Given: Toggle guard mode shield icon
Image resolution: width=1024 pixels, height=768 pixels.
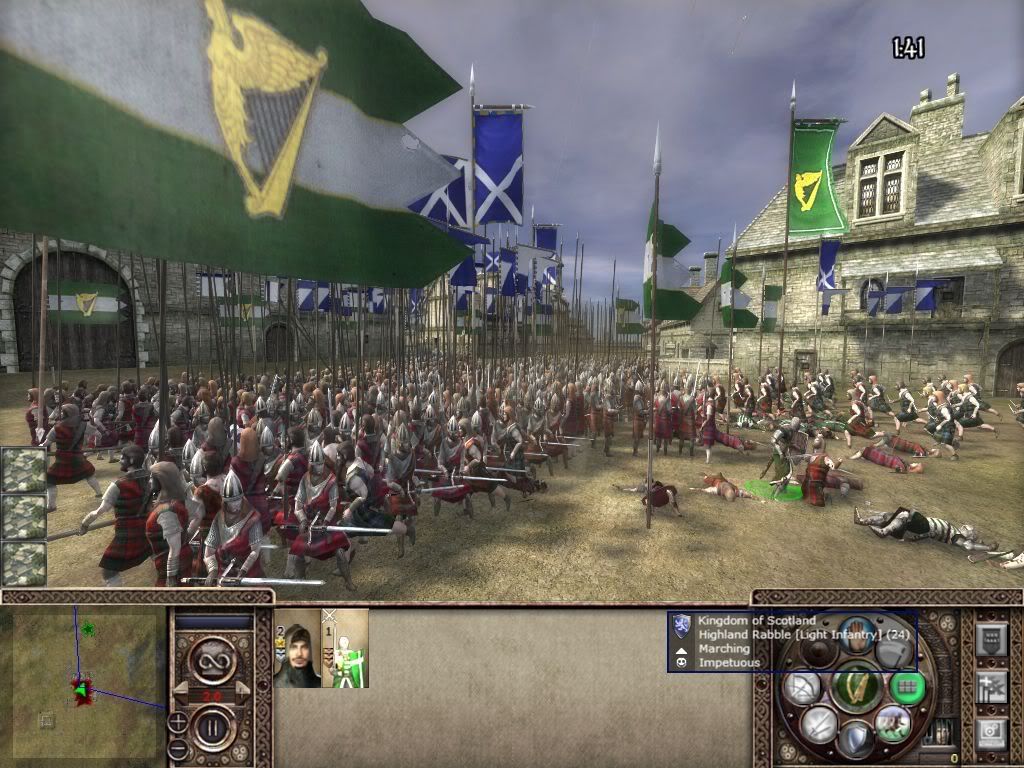Looking at the screenshot, I should point(856,741).
